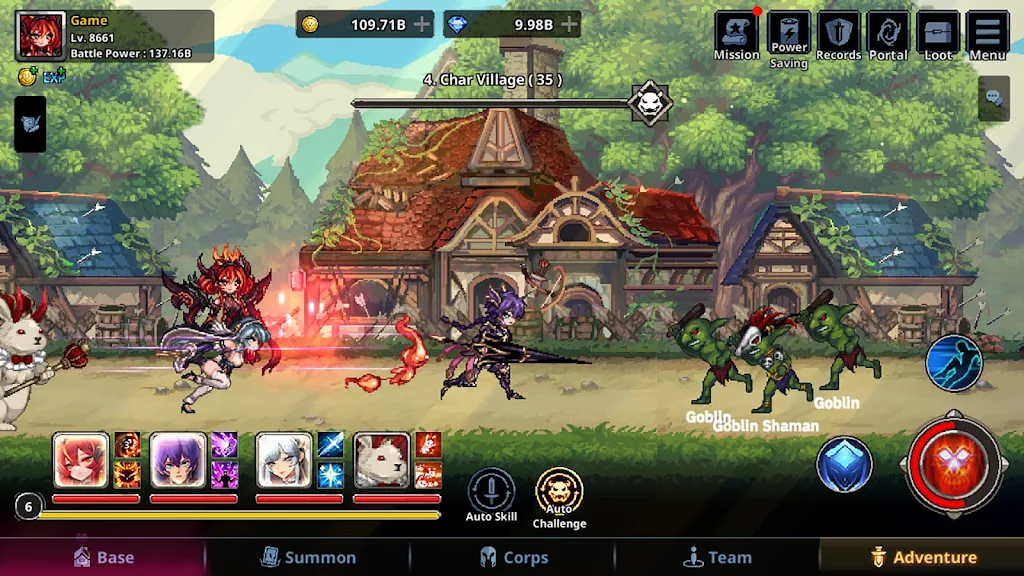Select the red-haired hero portrait
The height and width of the screenshot is (576, 1024).
pos(80,460)
